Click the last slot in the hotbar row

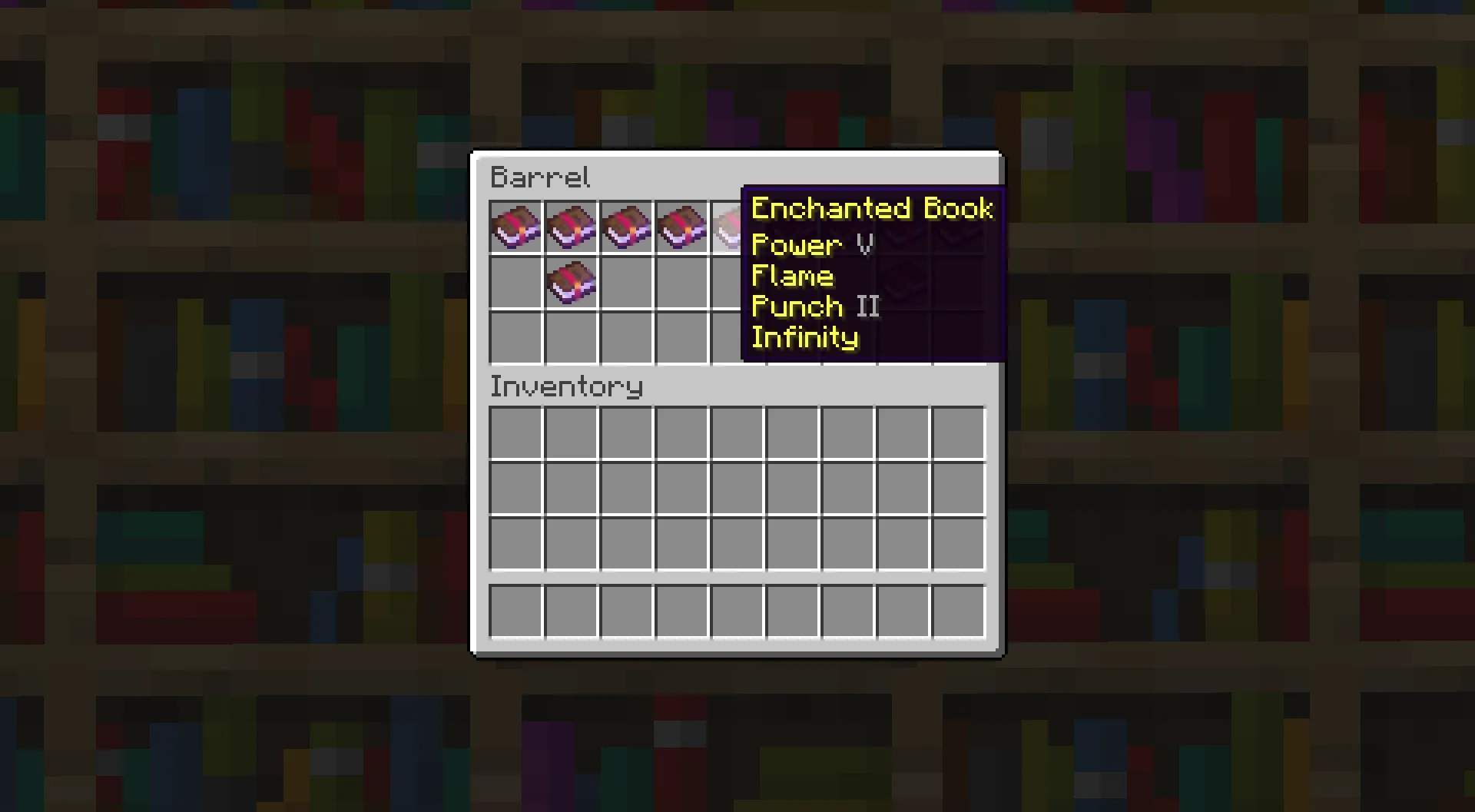point(959,611)
